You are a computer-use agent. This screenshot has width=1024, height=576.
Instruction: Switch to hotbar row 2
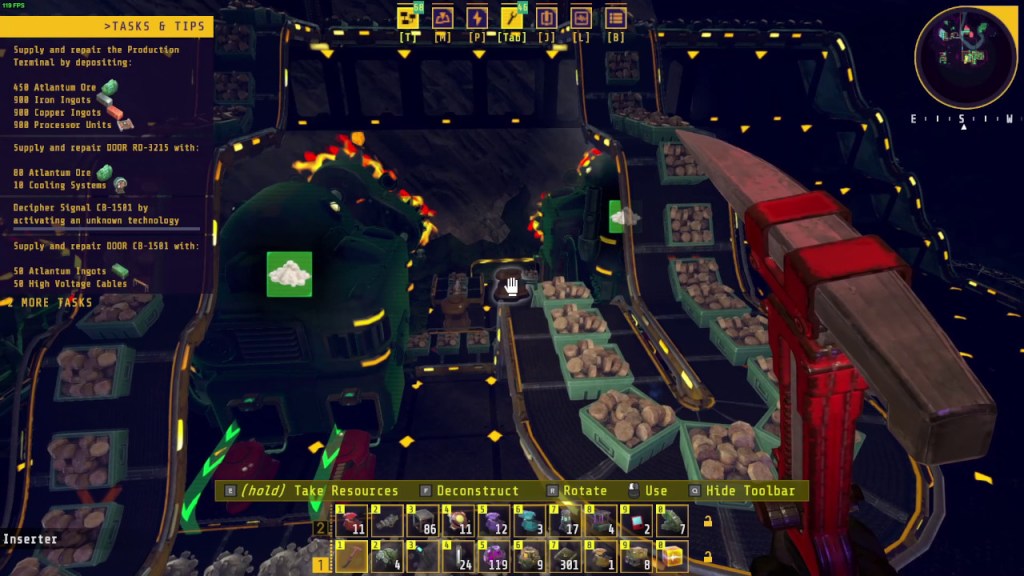pyautogui.click(x=320, y=527)
